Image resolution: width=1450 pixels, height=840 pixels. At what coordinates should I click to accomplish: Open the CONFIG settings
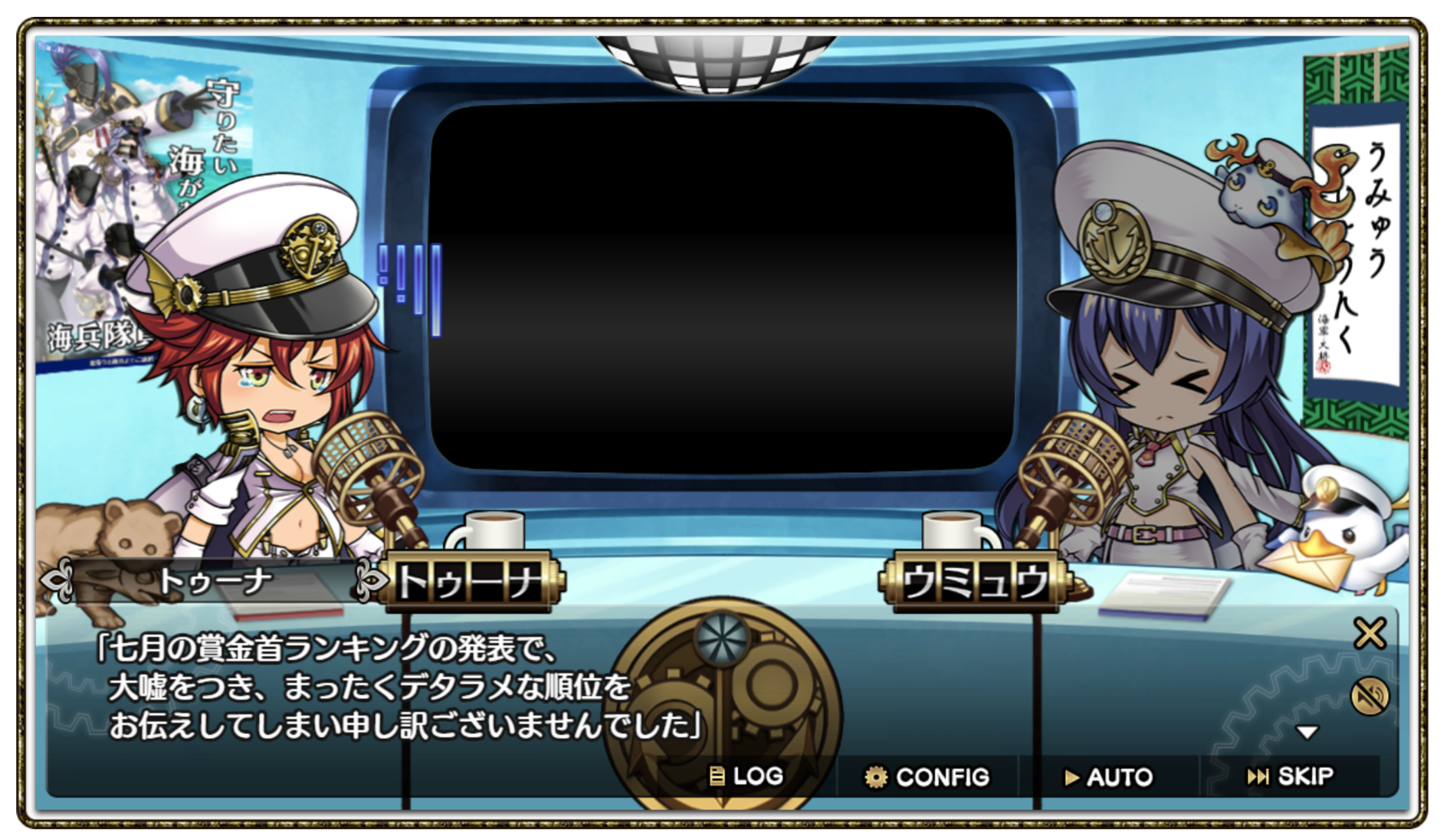point(927,777)
